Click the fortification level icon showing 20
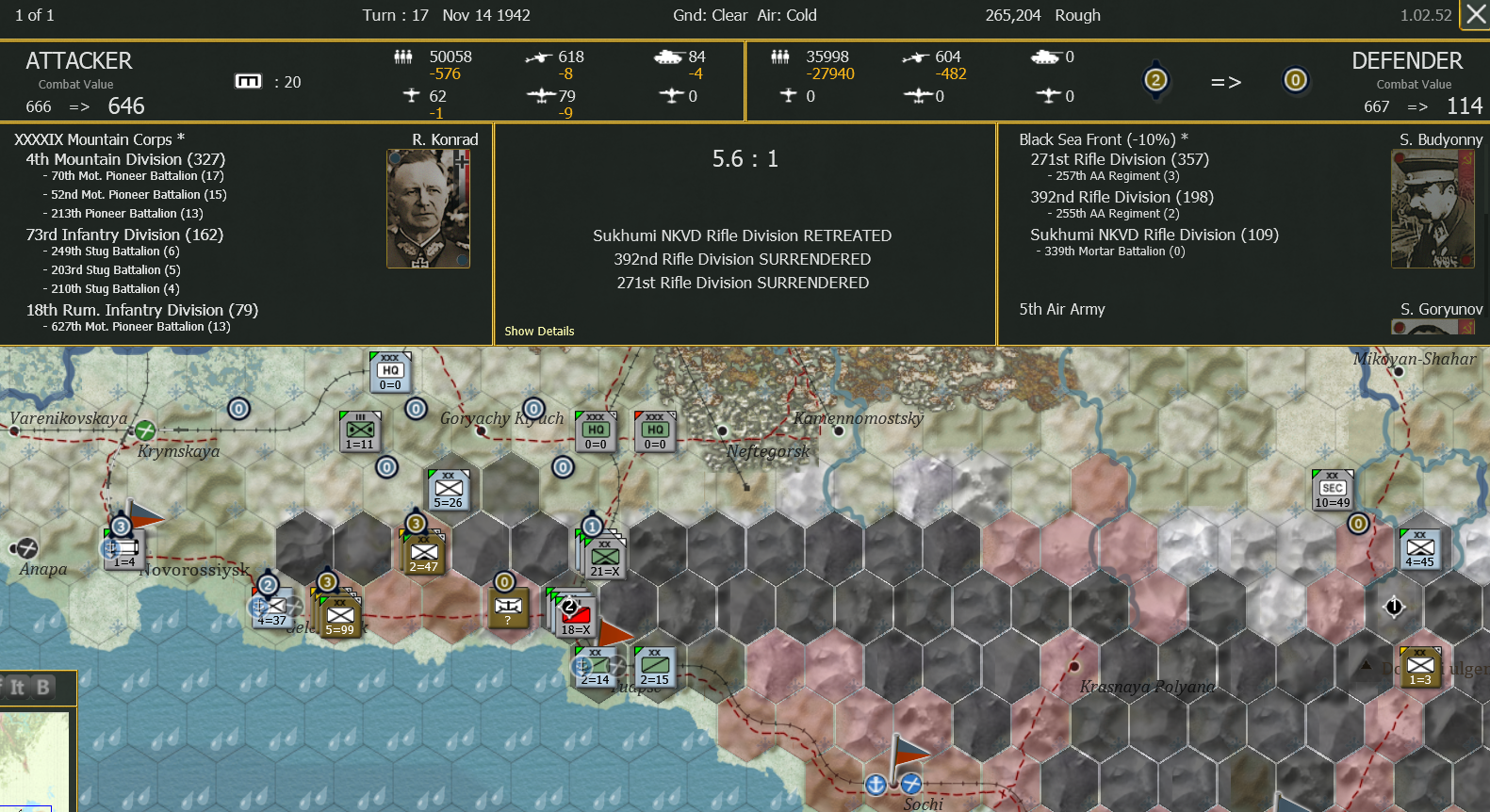The height and width of the screenshot is (812, 1490). [x=248, y=81]
